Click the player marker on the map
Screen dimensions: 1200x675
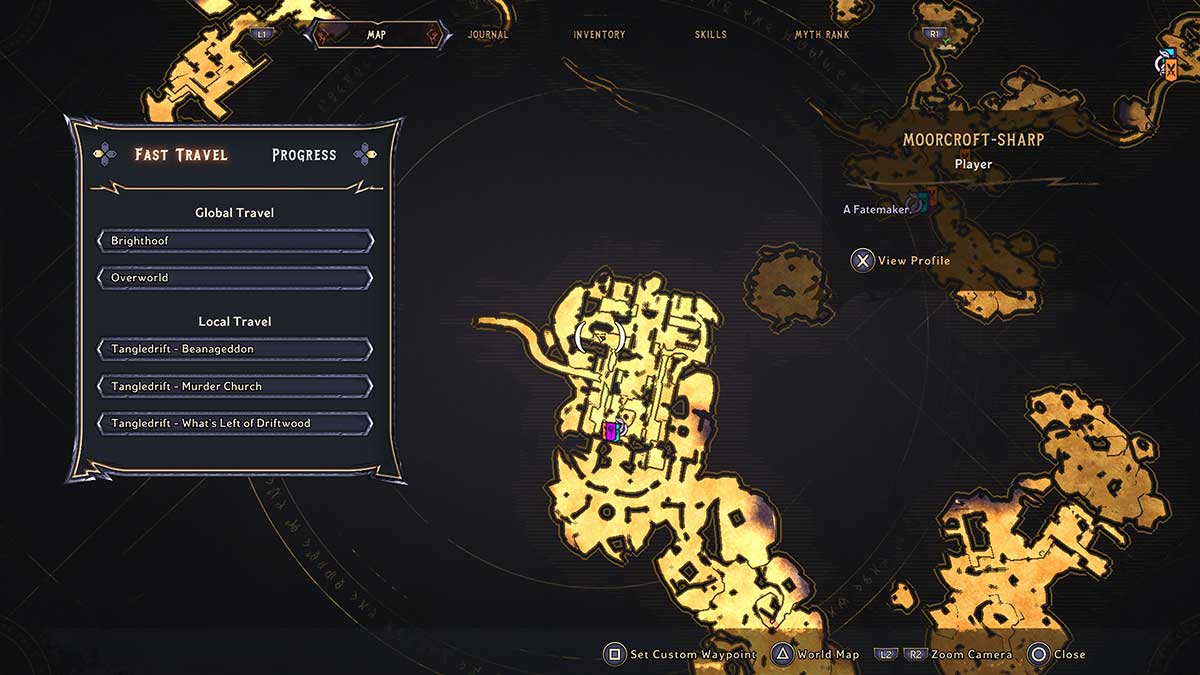click(613, 431)
